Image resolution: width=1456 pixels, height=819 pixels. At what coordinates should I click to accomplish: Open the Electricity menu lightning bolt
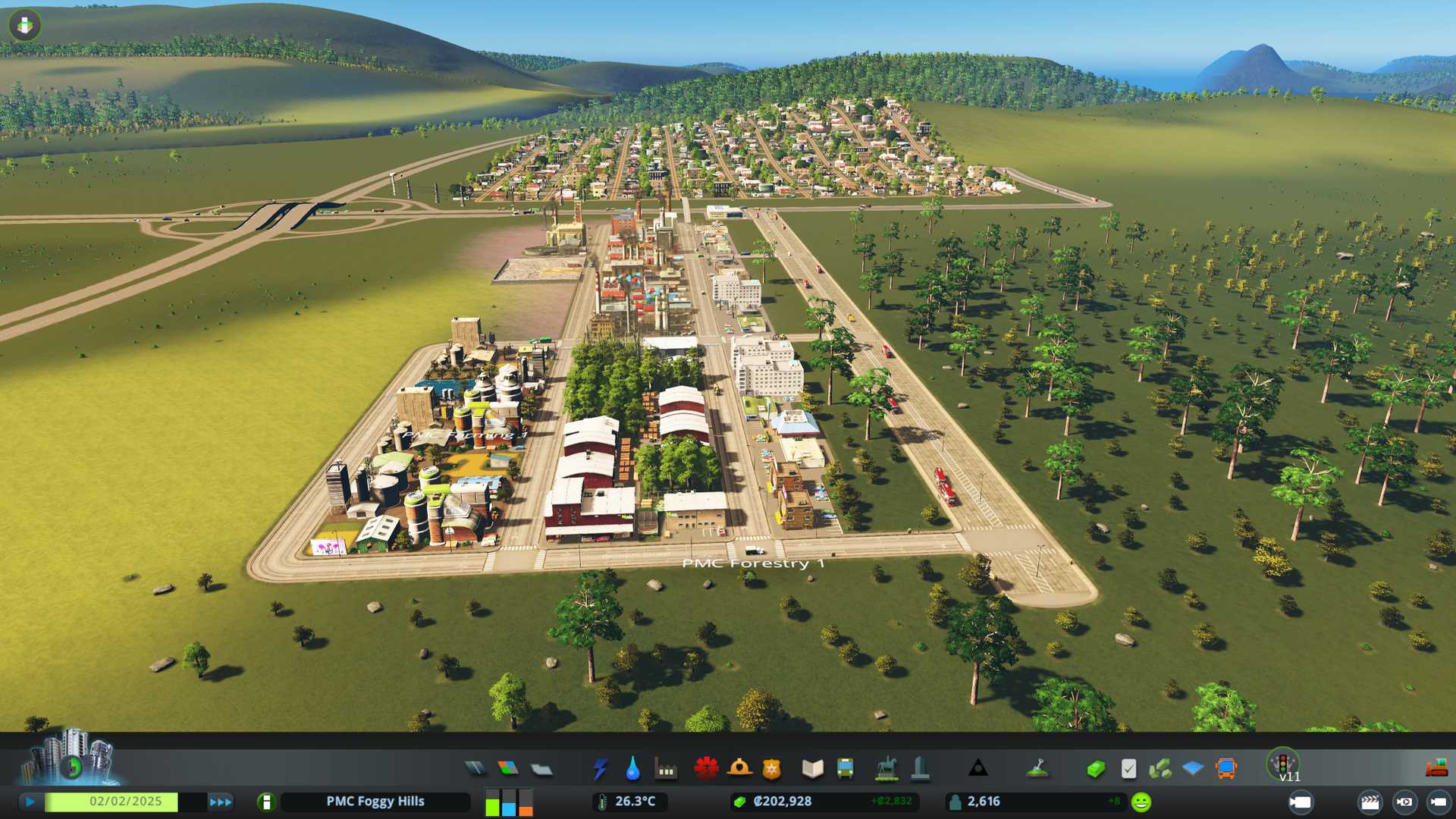pos(600,769)
